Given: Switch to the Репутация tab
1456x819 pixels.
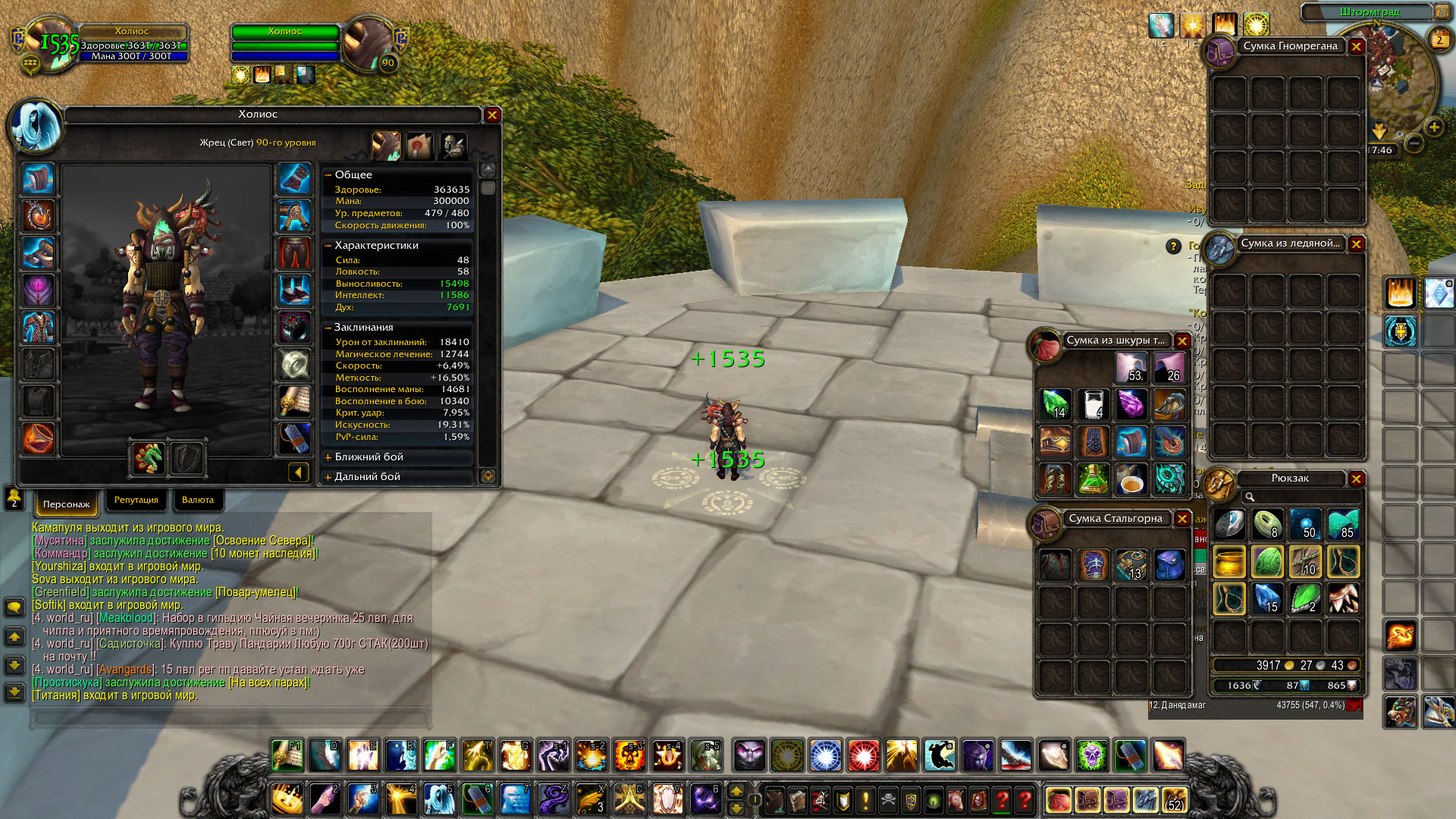Looking at the screenshot, I should click(136, 500).
